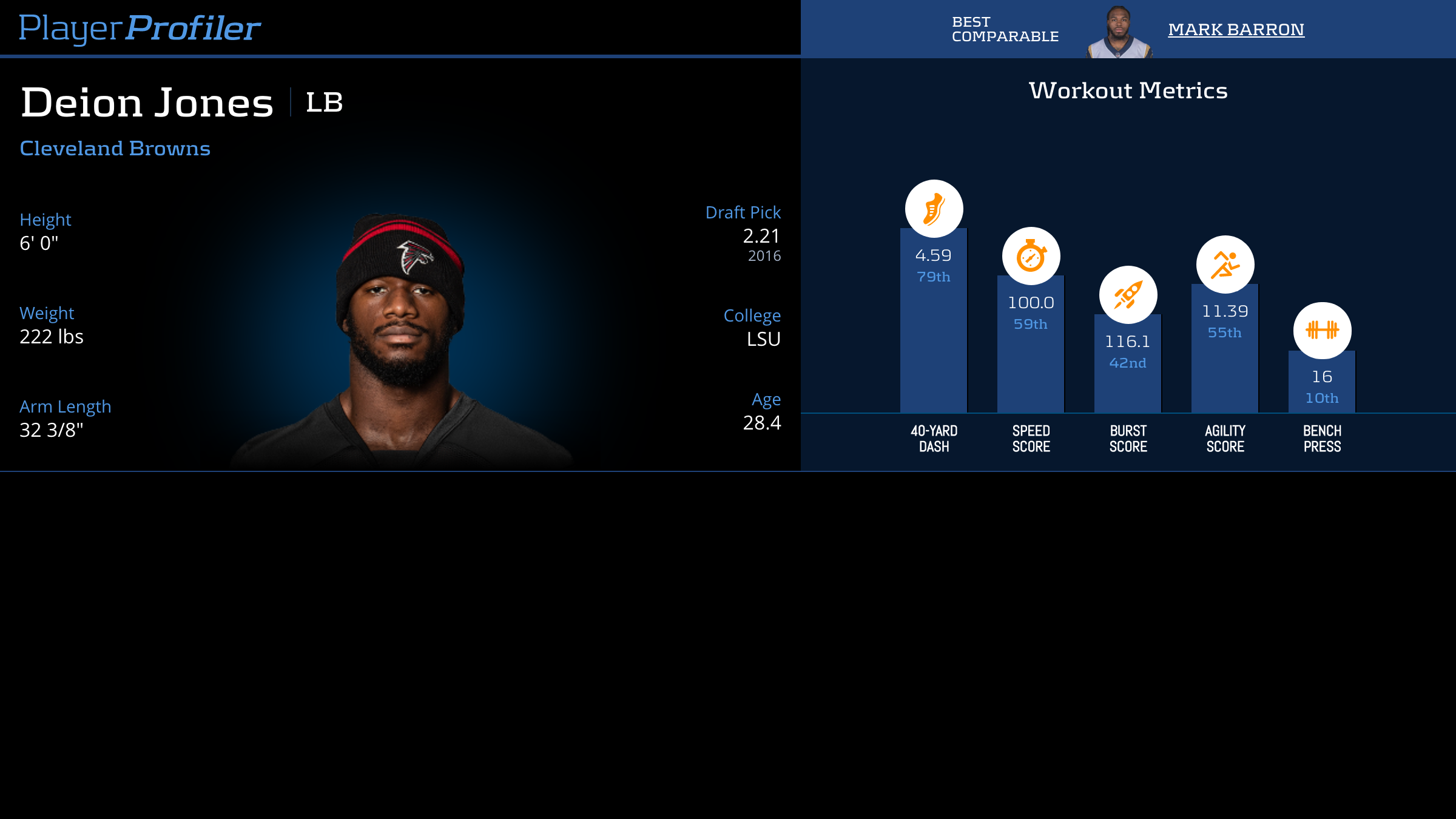Open the Mark Barron comparable link
Image resolution: width=1456 pixels, height=819 pixels.
[x=1236, y=29]
